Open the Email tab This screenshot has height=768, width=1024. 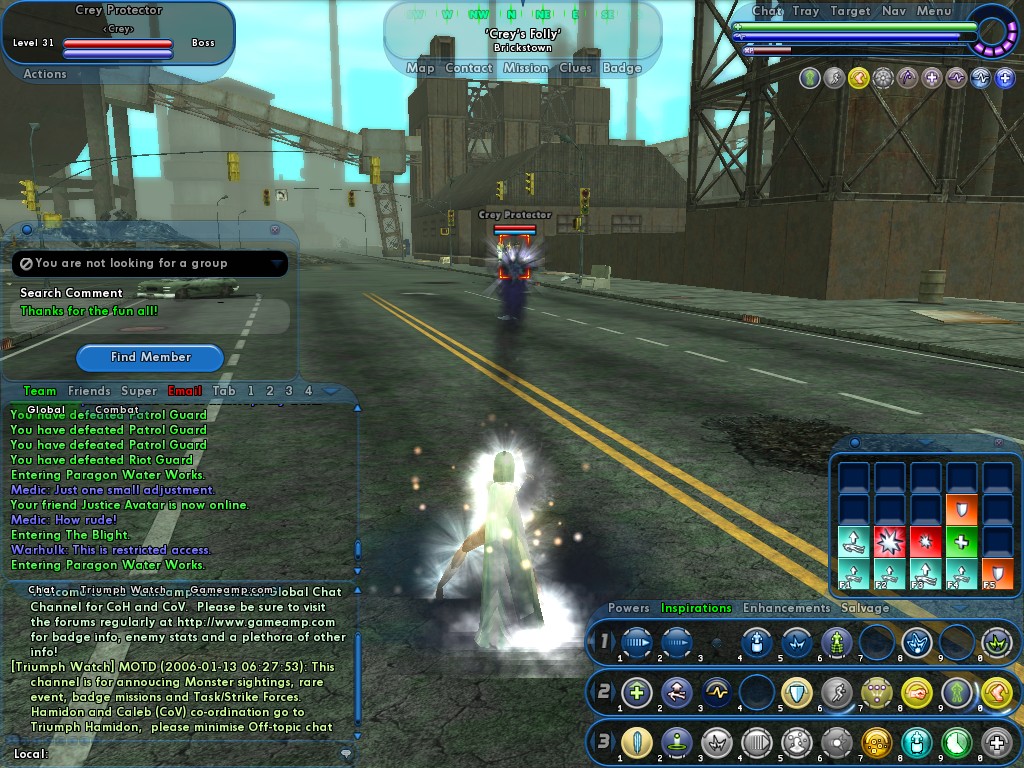point(184,391)
